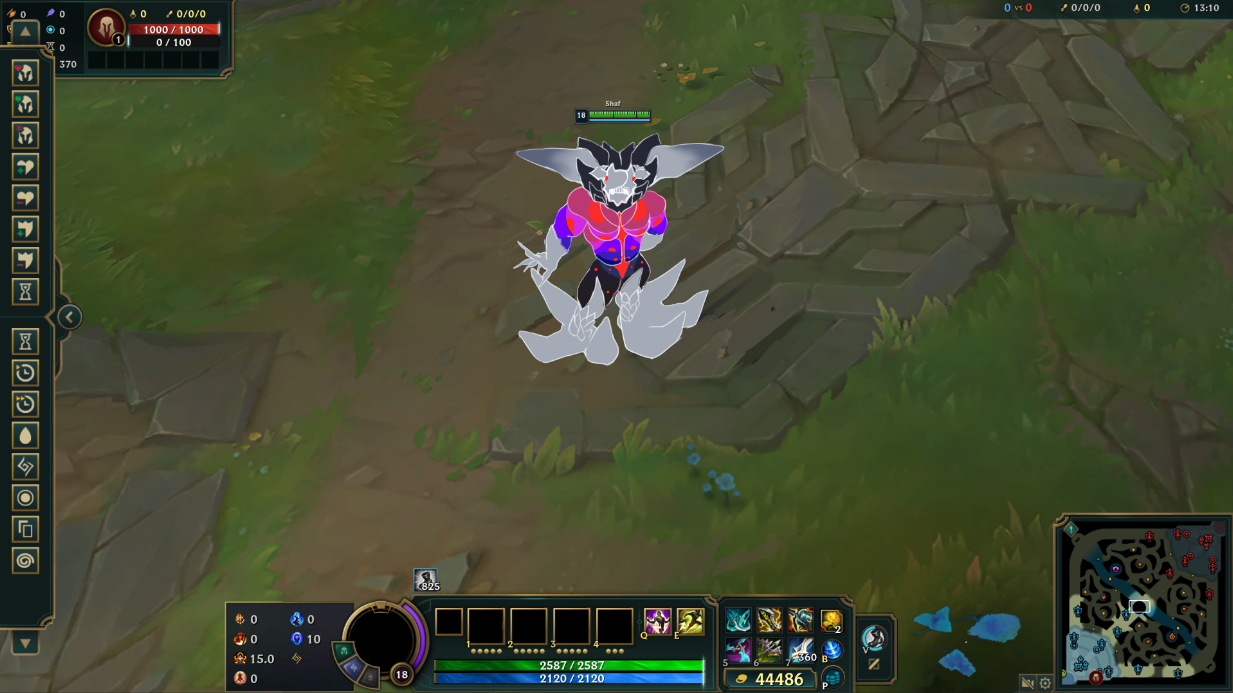The height and width of the screenshot is (693, 1233).
Task: Click the blue recall button
Action: pyautogui.click(x=831, y=650)
